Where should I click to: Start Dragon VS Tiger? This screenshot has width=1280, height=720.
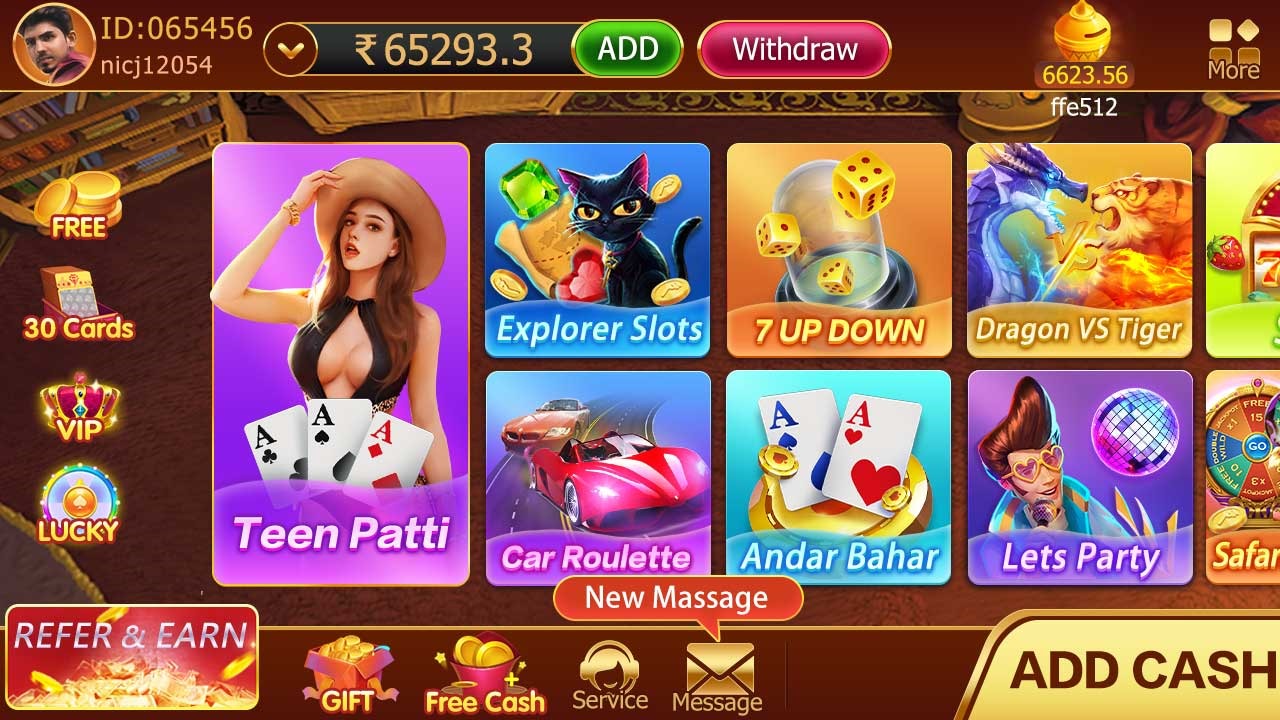(1079, 250)
